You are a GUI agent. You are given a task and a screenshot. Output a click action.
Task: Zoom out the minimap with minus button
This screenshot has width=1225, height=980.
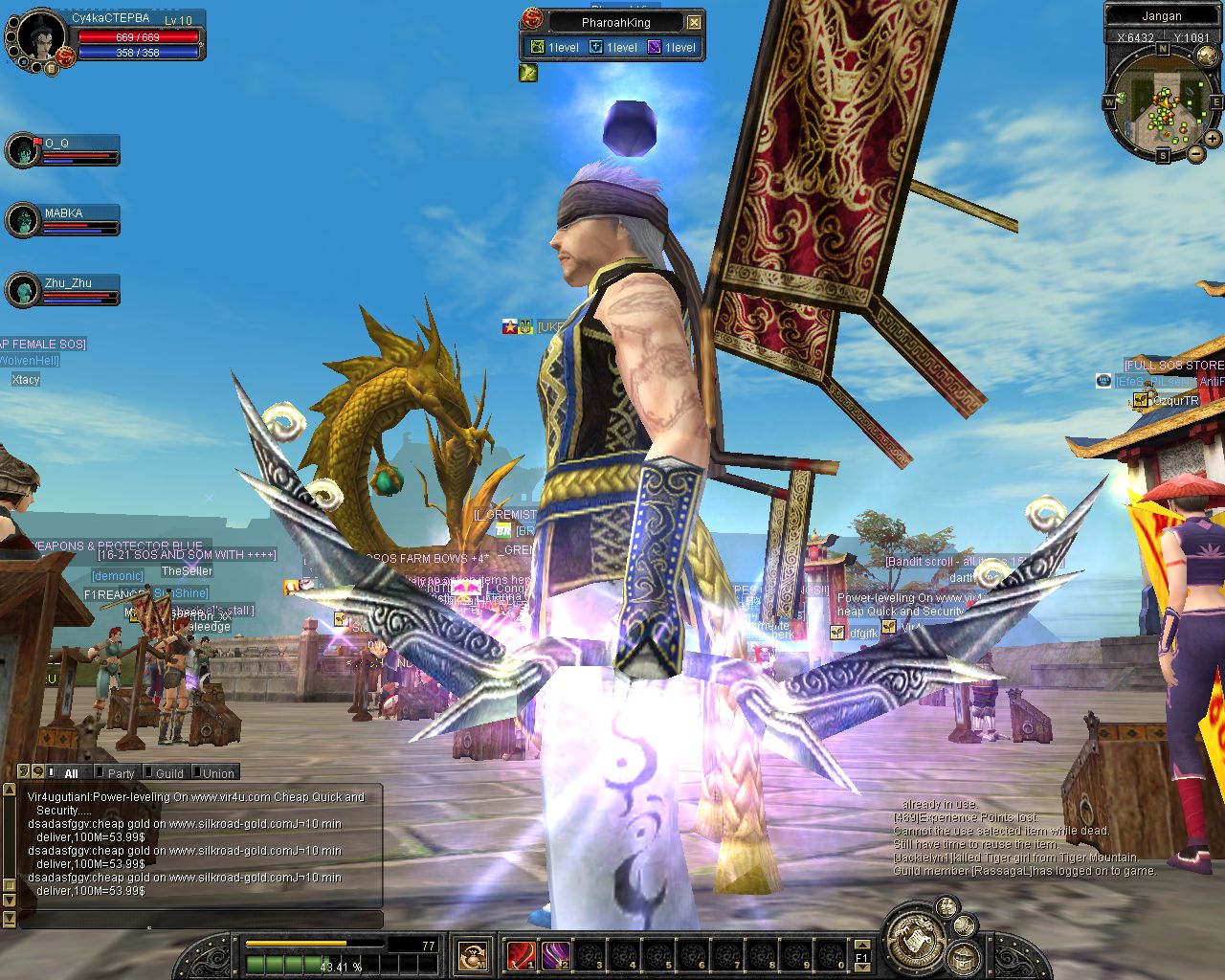tap(1195, 153)
